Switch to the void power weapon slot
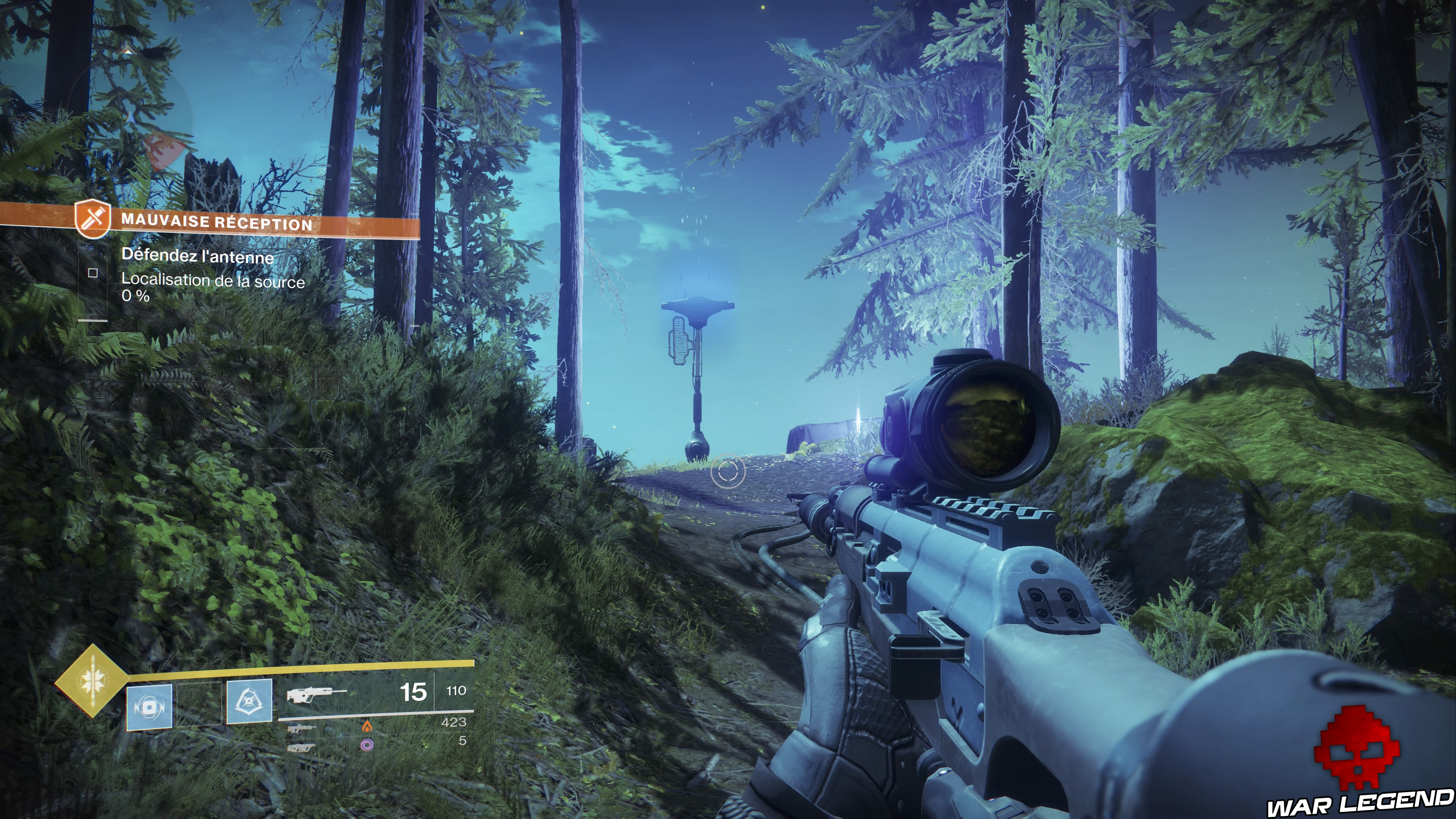Image resolution: width=1456 pixels, height=819 pixels. (301, 747)
